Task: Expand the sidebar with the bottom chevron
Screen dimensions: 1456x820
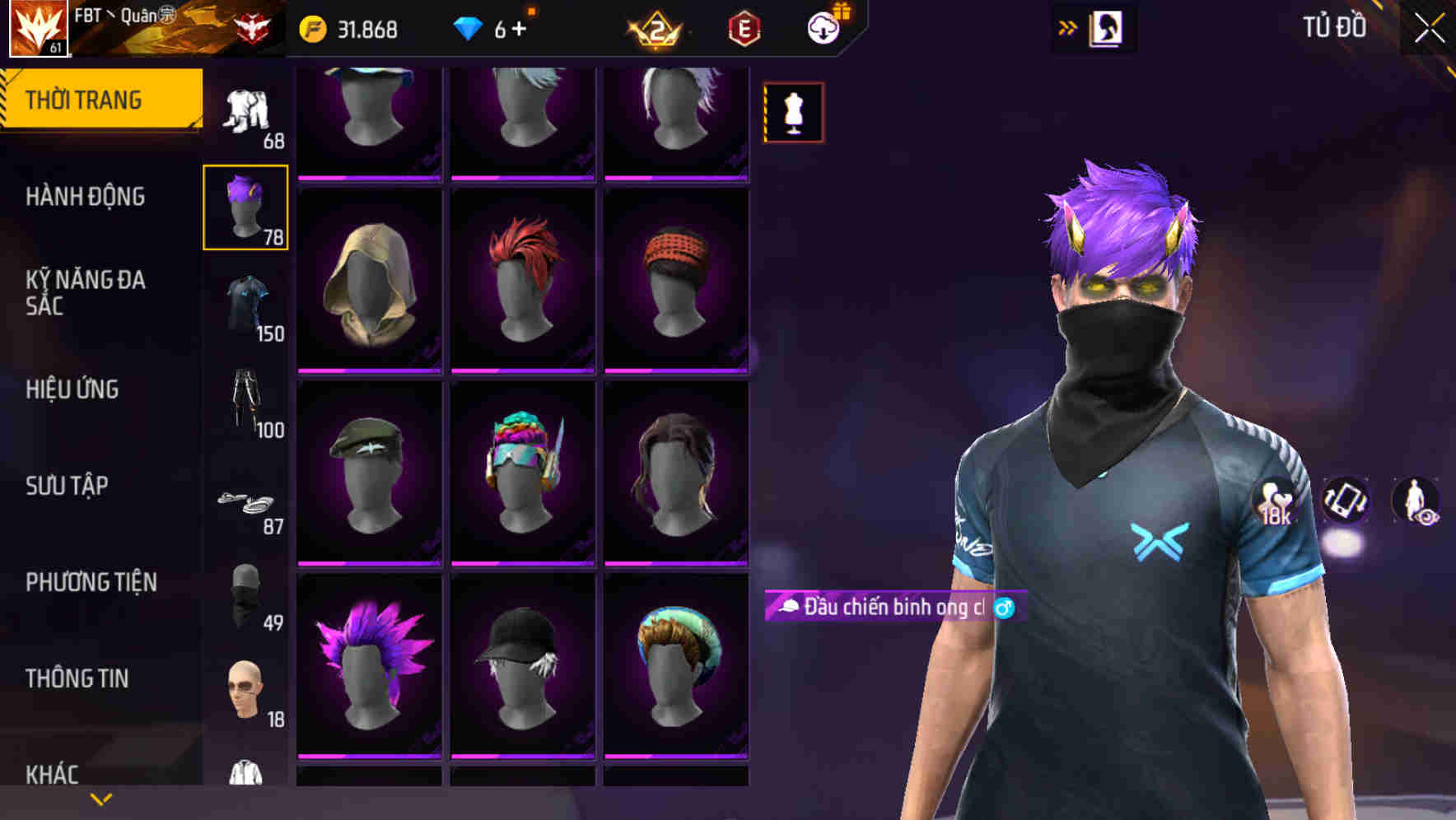Action: coord(101,797)
